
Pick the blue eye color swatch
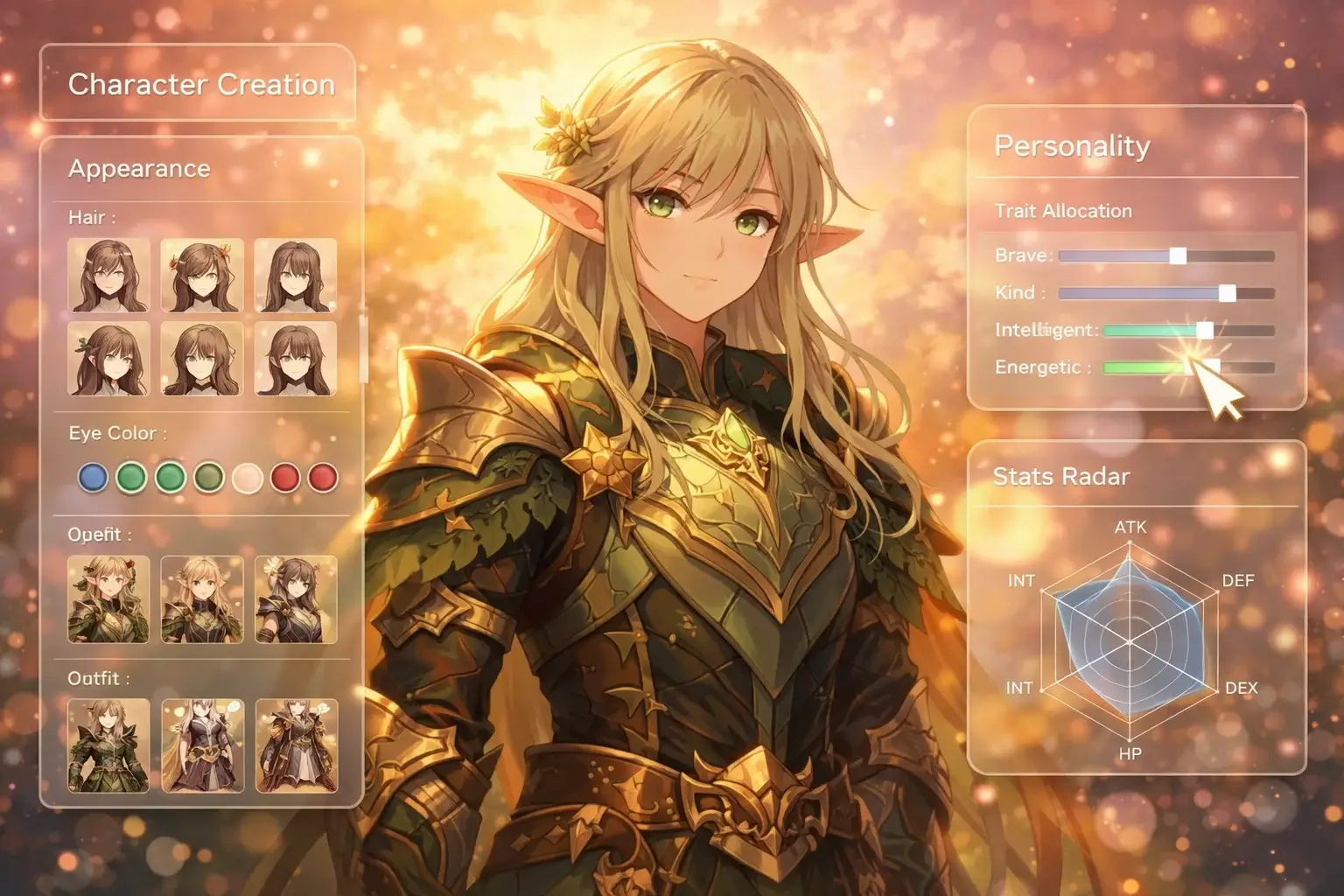pyautogui.click(x=93, y=478)
